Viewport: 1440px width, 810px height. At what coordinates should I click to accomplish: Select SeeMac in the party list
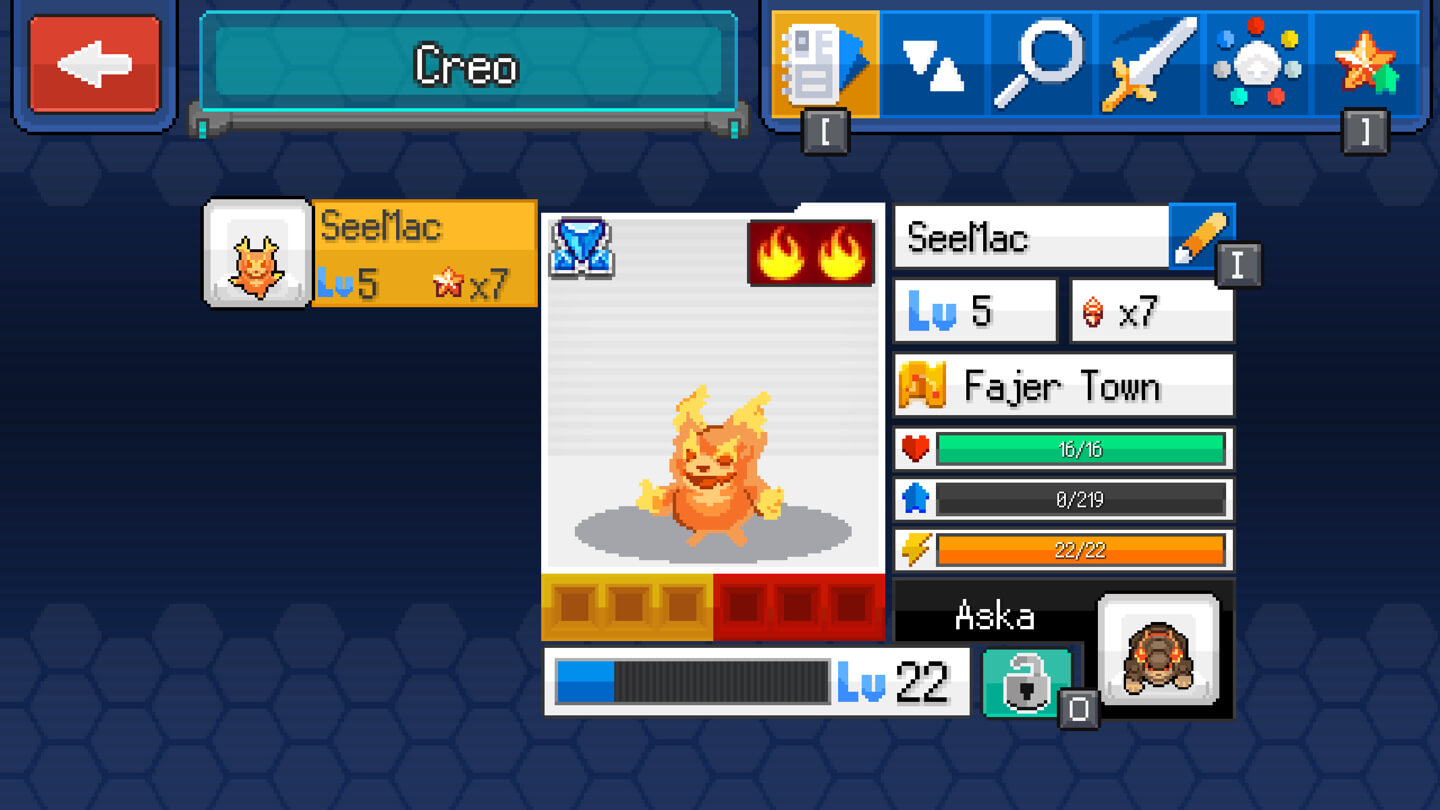click(371, 254)
